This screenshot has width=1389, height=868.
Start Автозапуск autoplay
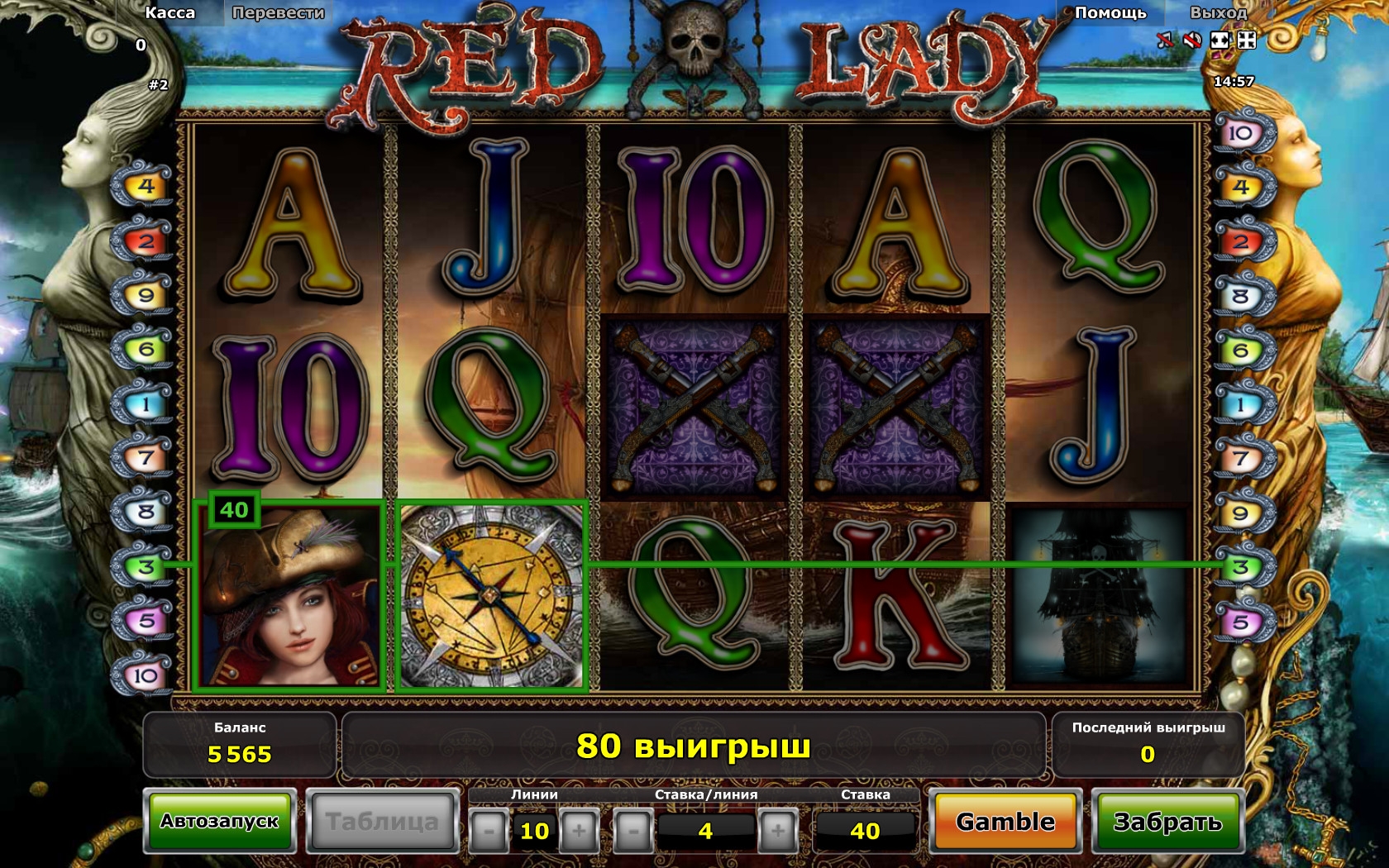click(220, 822)
